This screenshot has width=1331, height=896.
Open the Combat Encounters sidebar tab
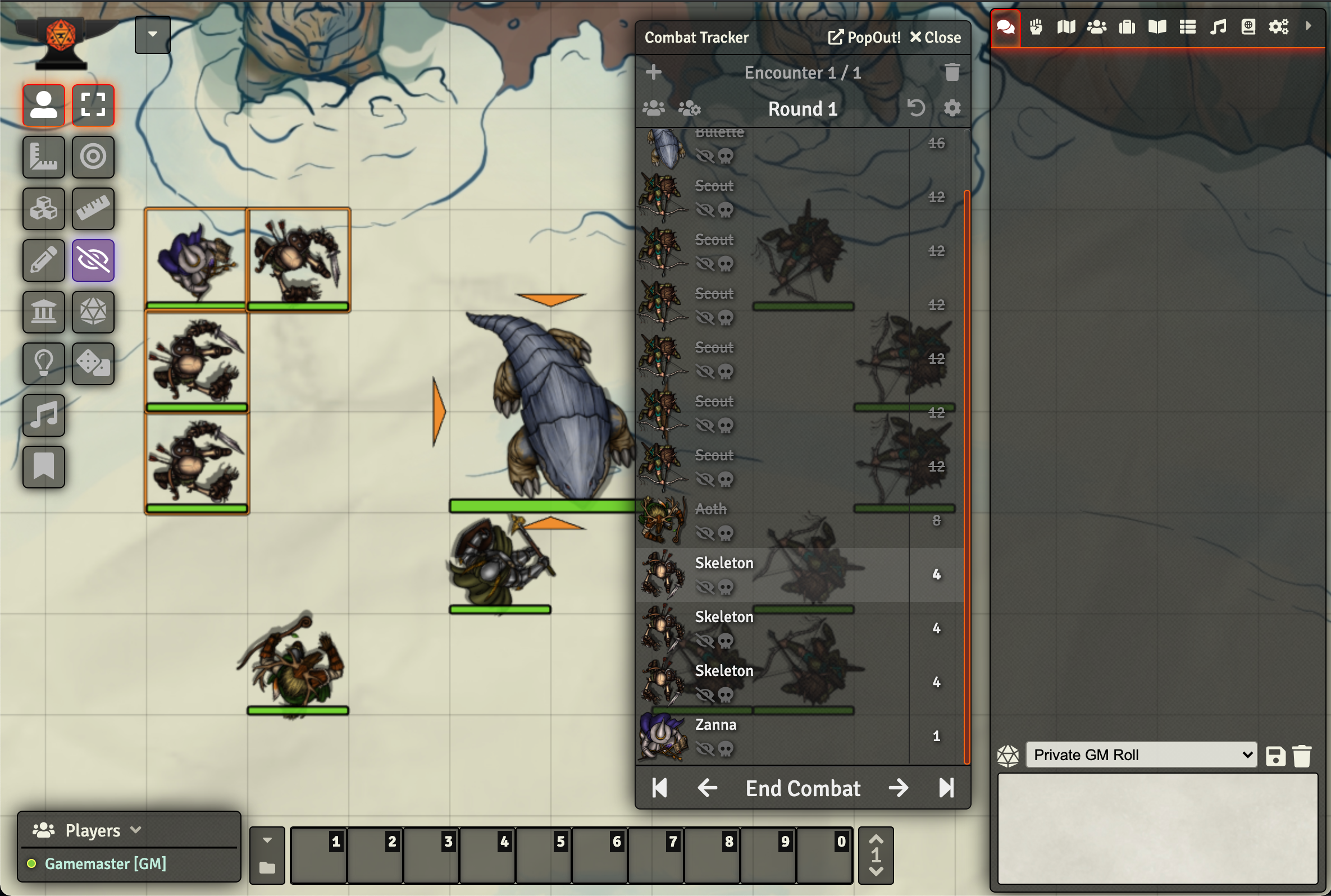tap(1036, 26)
